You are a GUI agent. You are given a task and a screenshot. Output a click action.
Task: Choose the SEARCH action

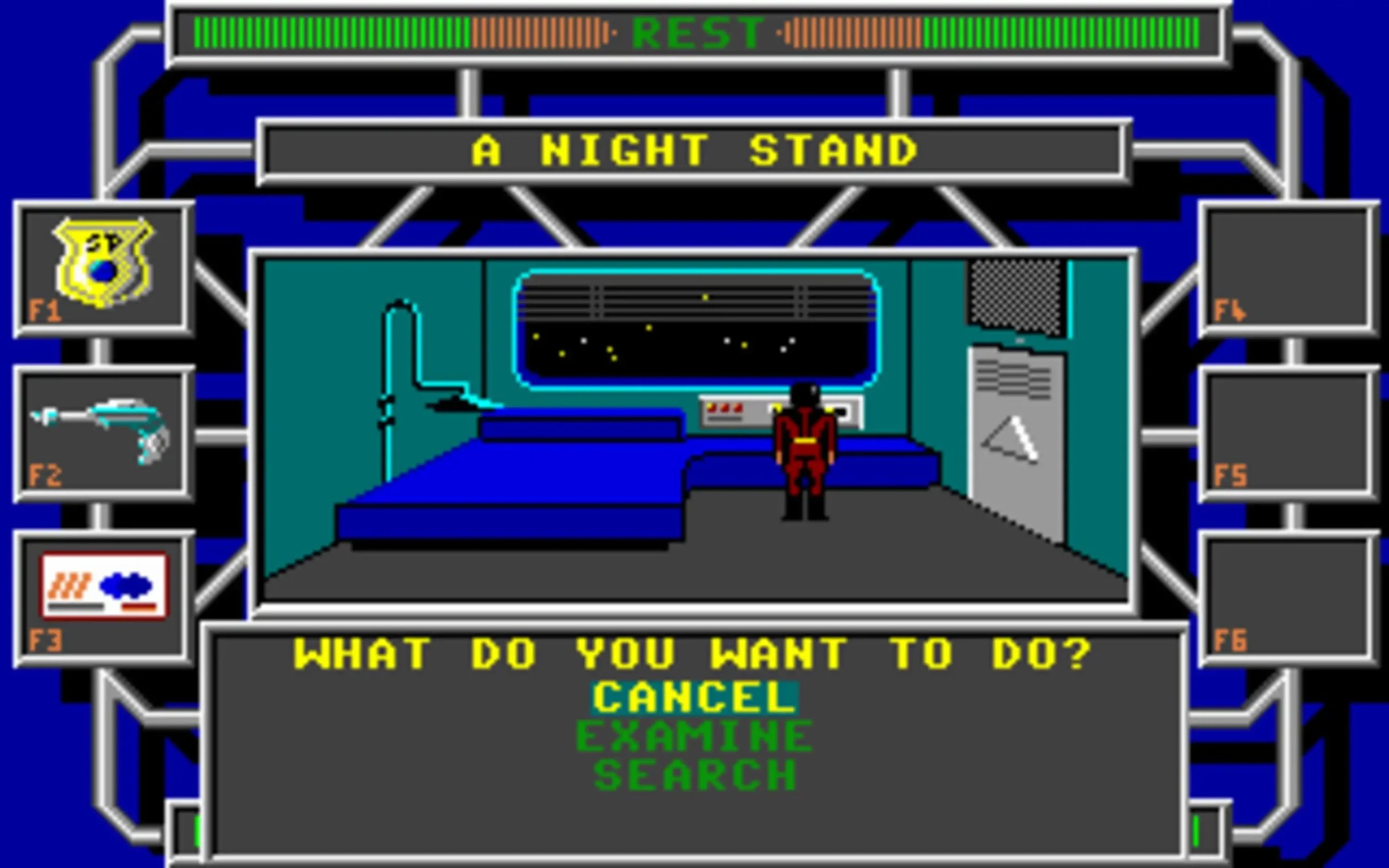pos(694,775)
